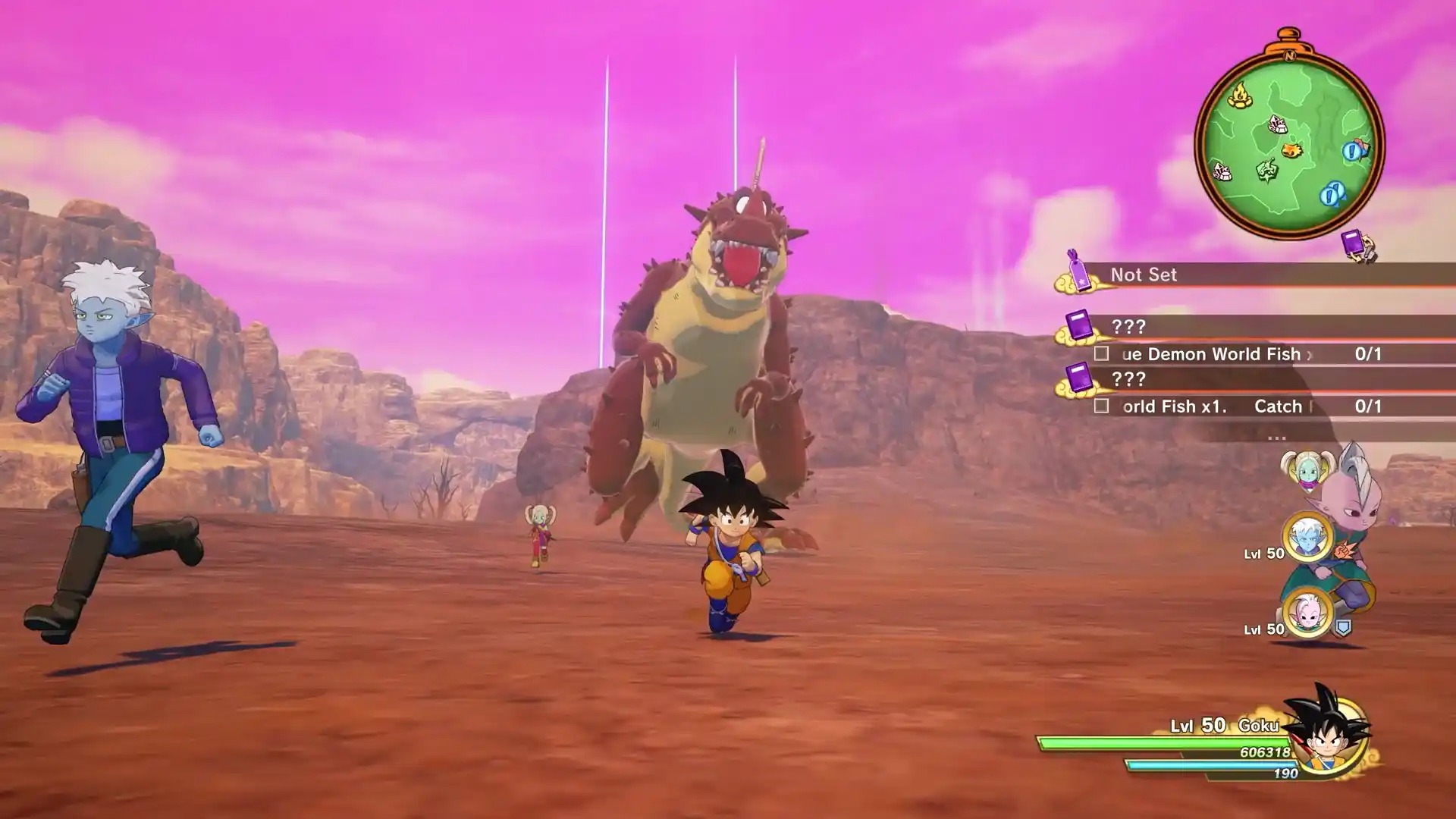This screenshot has width=1456, height=819.
Task: Click the orange player marker on the minimap
Action: [x=1292, y=149]
